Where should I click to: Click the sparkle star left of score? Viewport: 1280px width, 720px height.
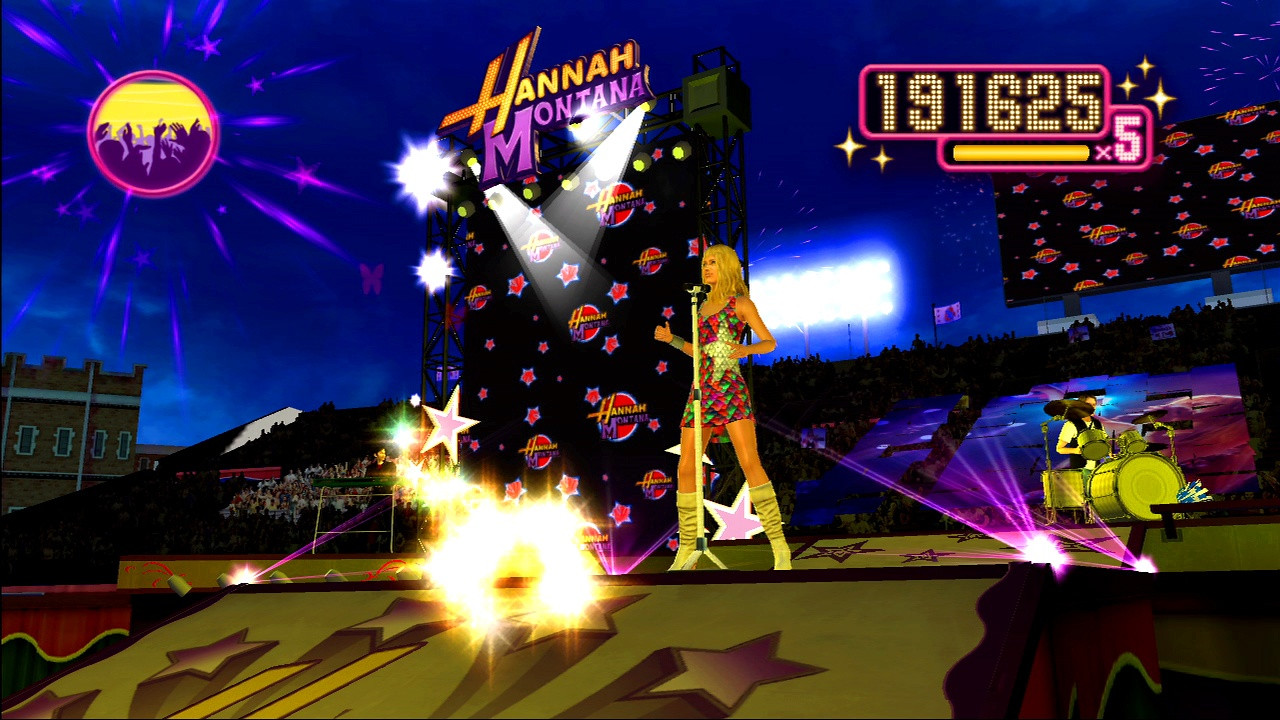tap(851, 148)
